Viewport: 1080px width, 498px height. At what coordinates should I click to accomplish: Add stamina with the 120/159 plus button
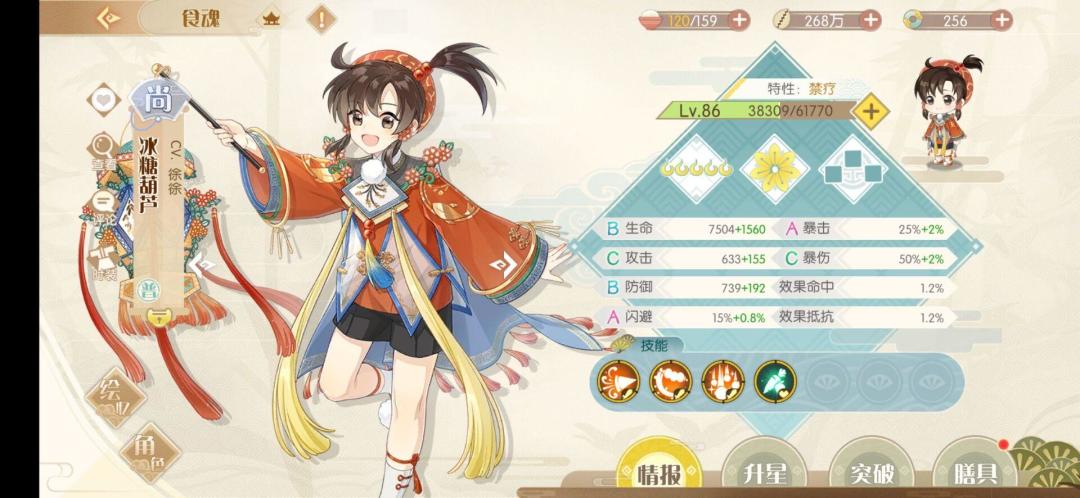(740, 19)
